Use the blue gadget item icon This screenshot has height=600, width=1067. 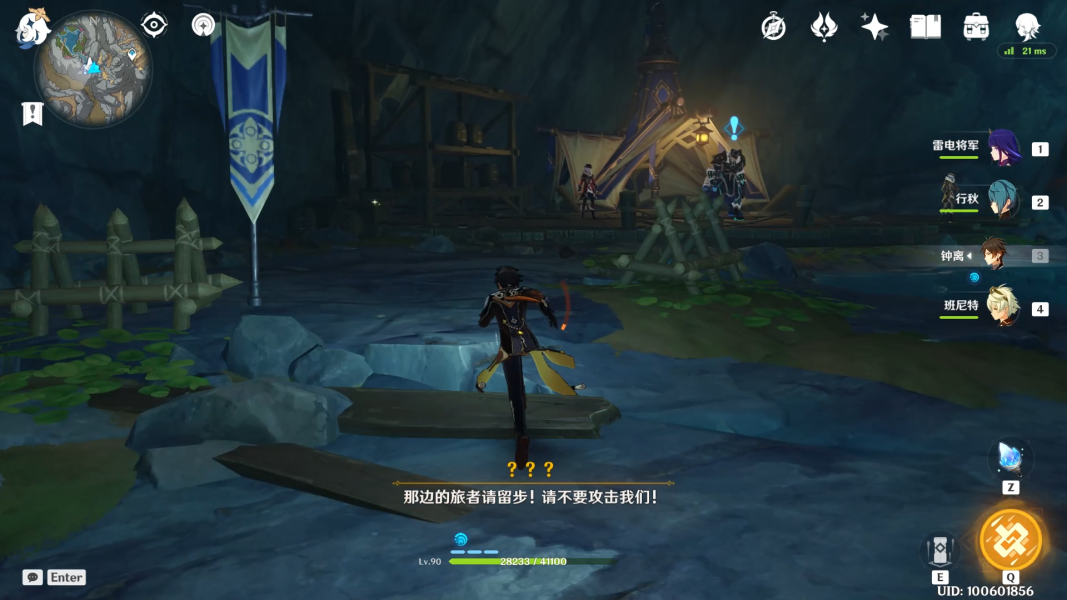(1010, 458)
